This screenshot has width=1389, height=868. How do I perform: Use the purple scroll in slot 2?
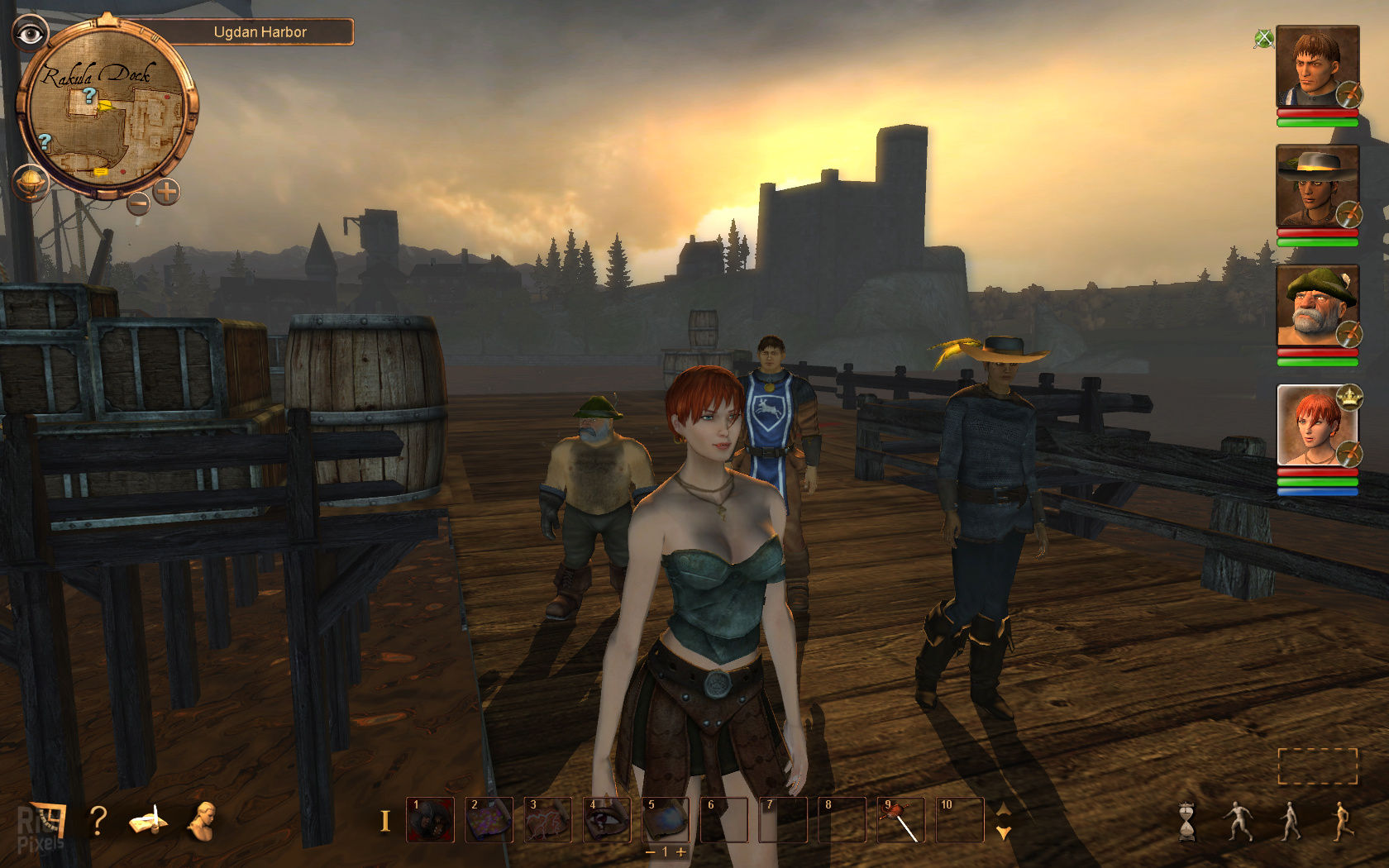489,820
